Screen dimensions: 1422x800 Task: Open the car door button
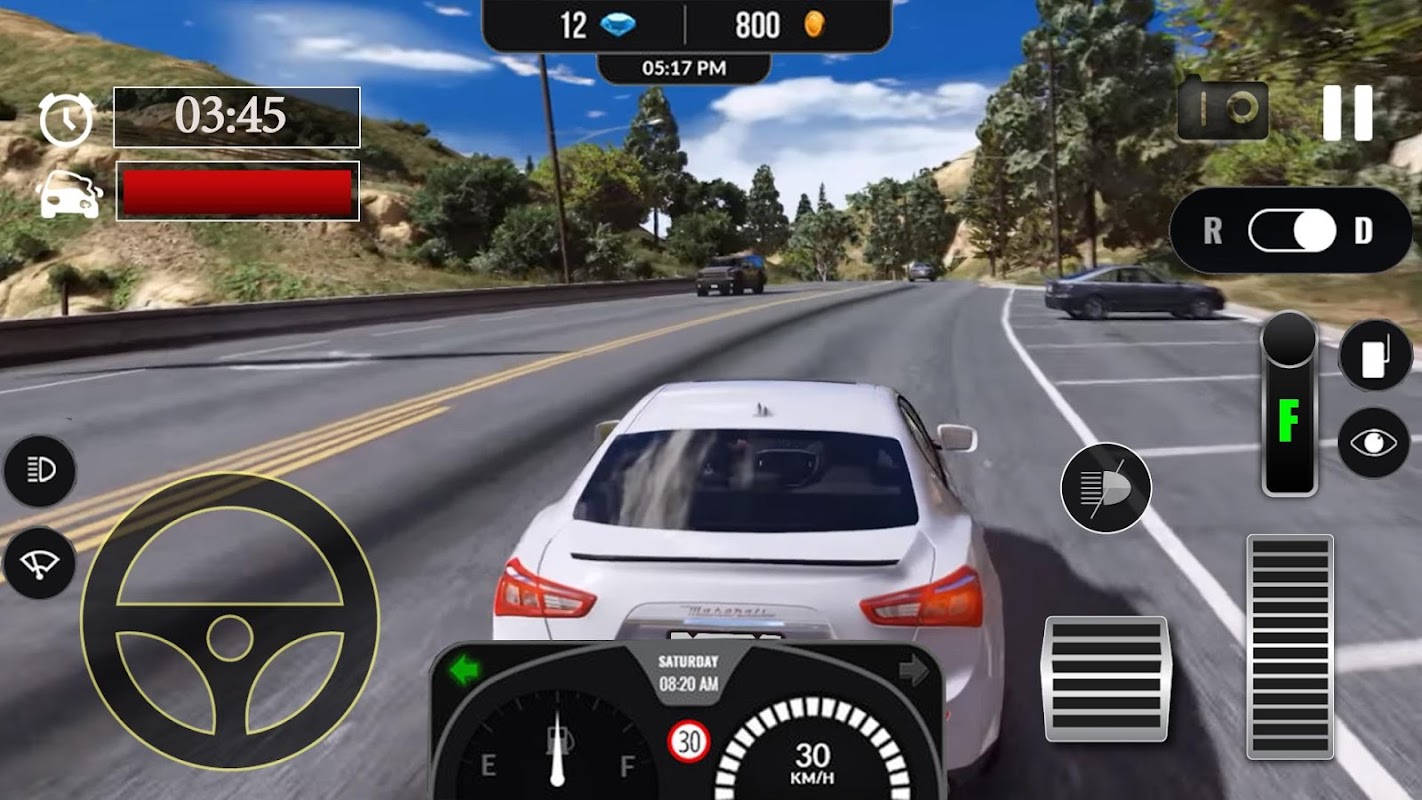(1375, 355)
